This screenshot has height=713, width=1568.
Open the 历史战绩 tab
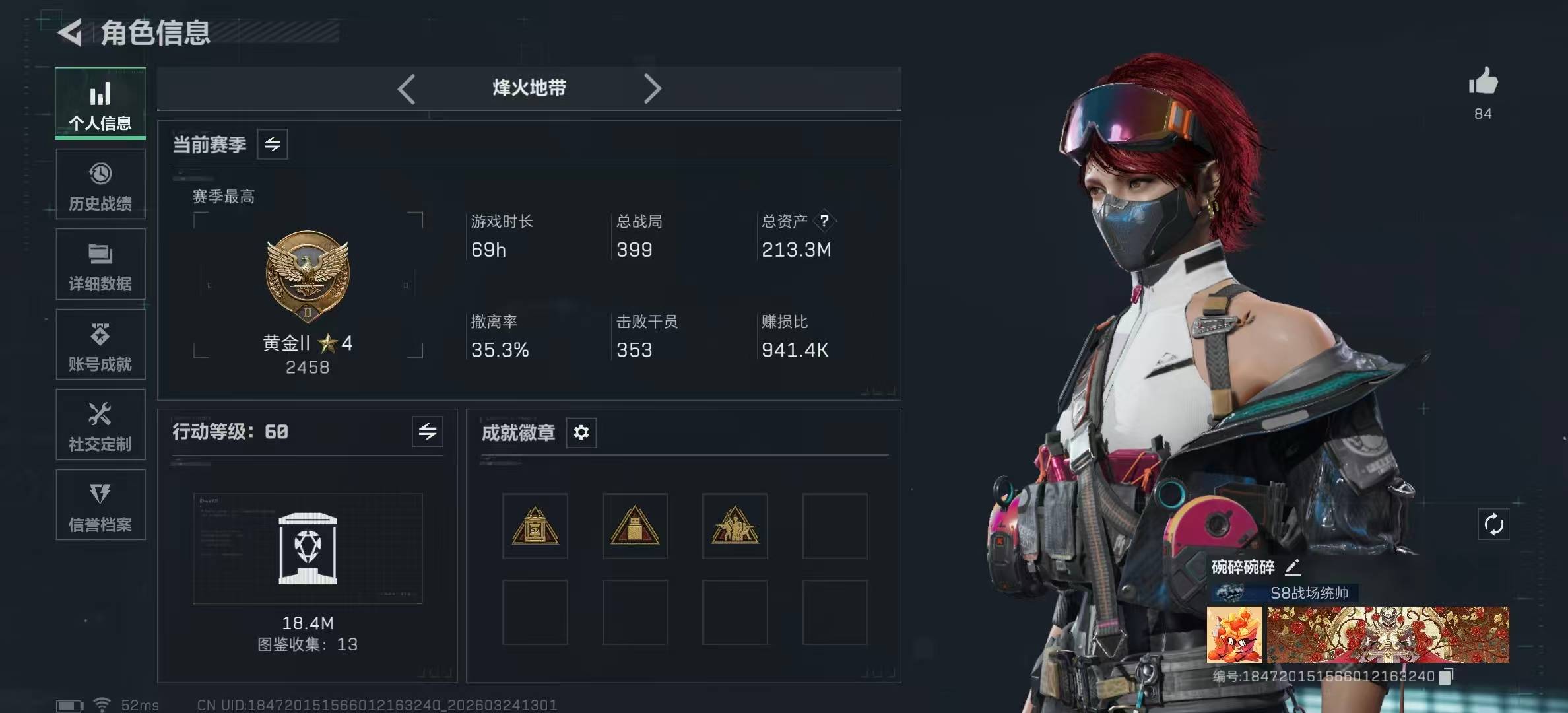[x=100, y=185]
